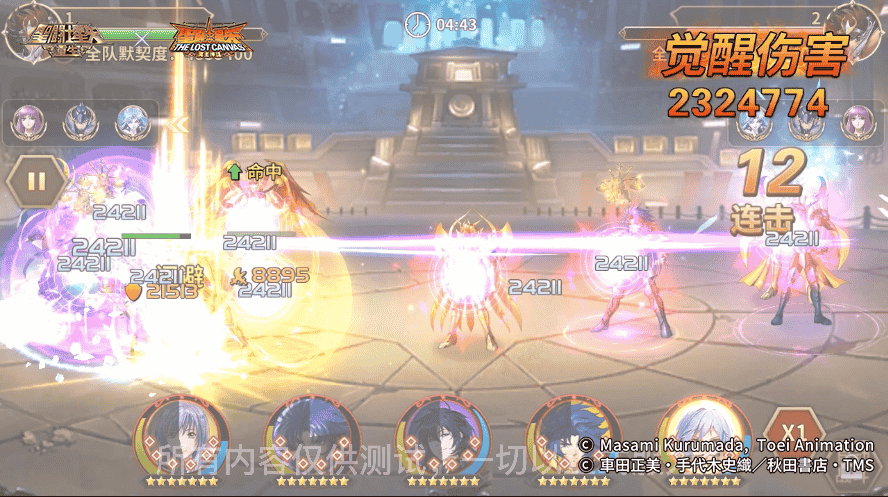This screenshot has width=888, height=497.
Task: Activate the glowing white-haired hero skill portrait
Action: pyautogui.click(x=704, y=435)
